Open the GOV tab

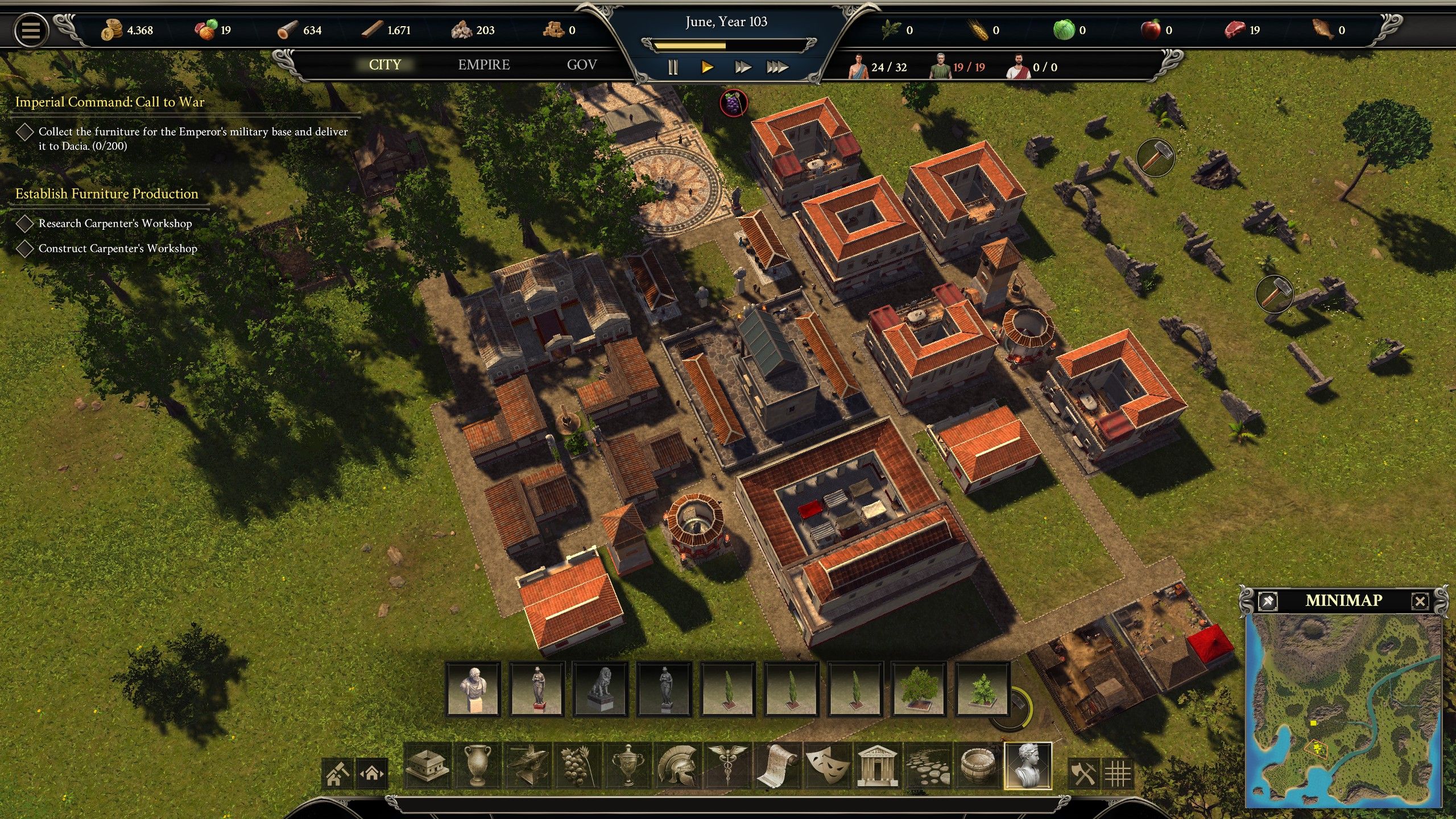pos(581,65)
